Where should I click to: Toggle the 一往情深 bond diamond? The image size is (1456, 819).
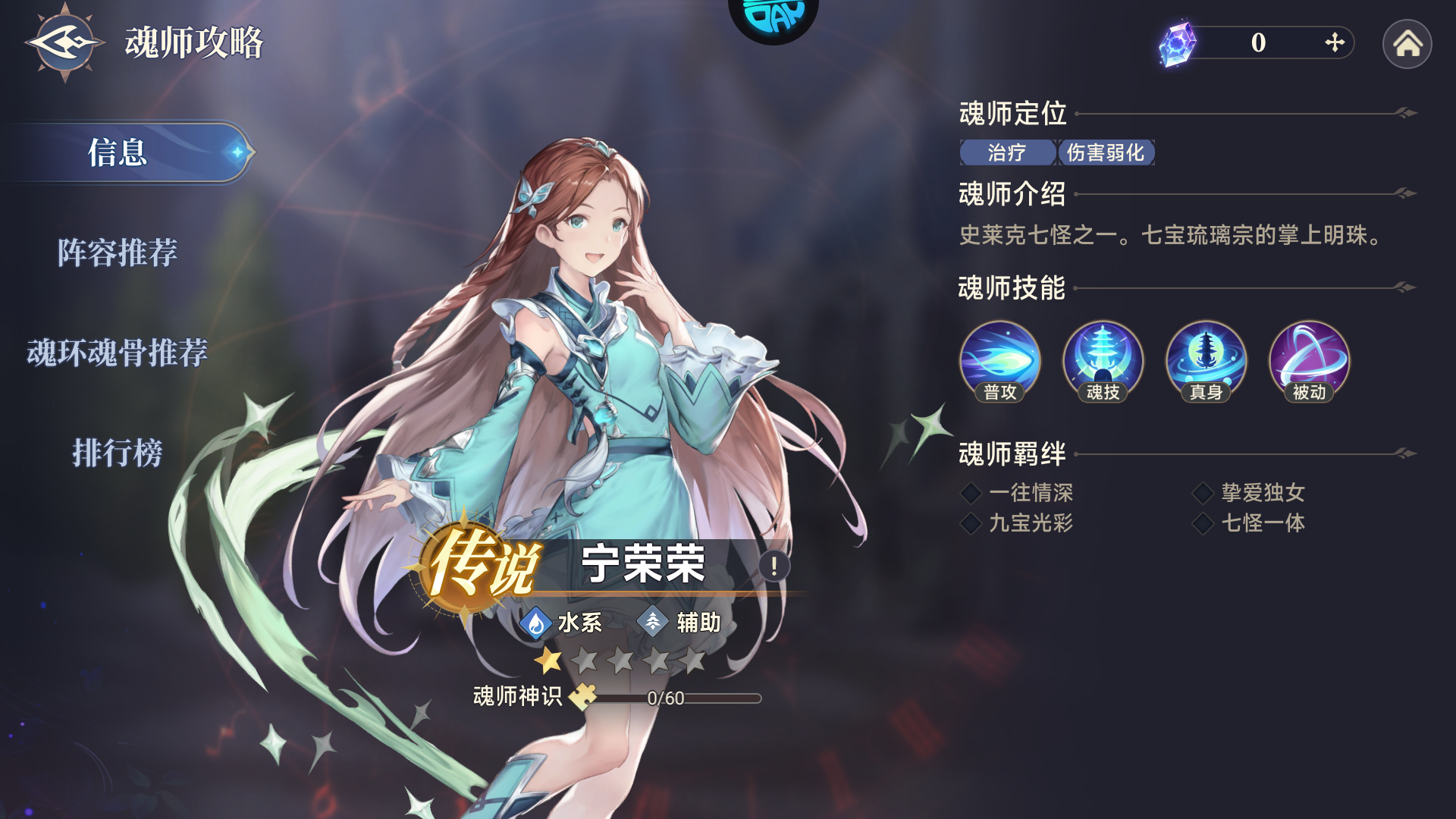[x=971, y=493]
